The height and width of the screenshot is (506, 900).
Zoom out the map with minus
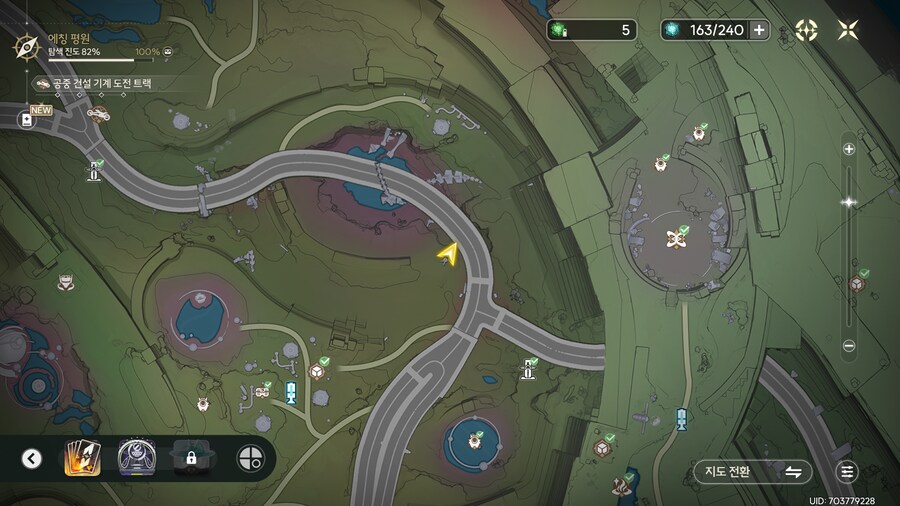[849, 346]
